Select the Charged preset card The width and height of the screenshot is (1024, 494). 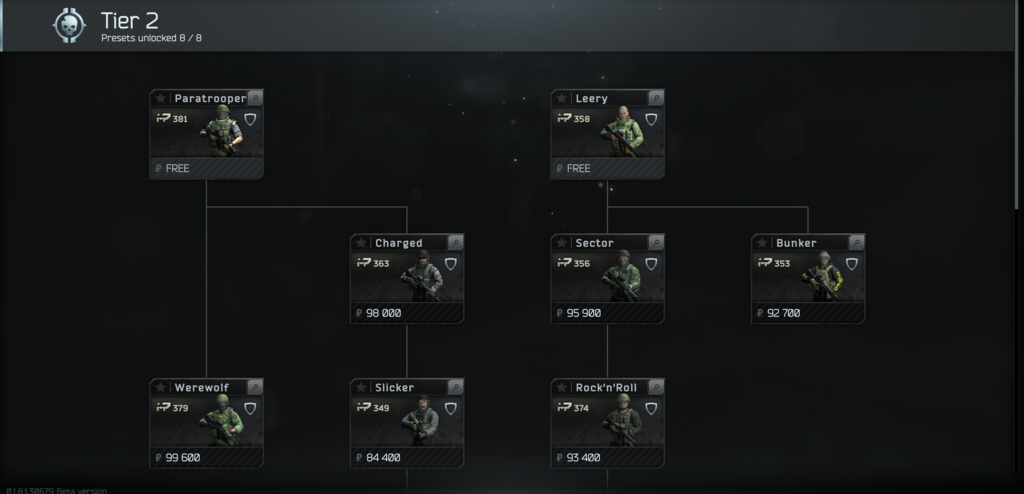[407, 279]
